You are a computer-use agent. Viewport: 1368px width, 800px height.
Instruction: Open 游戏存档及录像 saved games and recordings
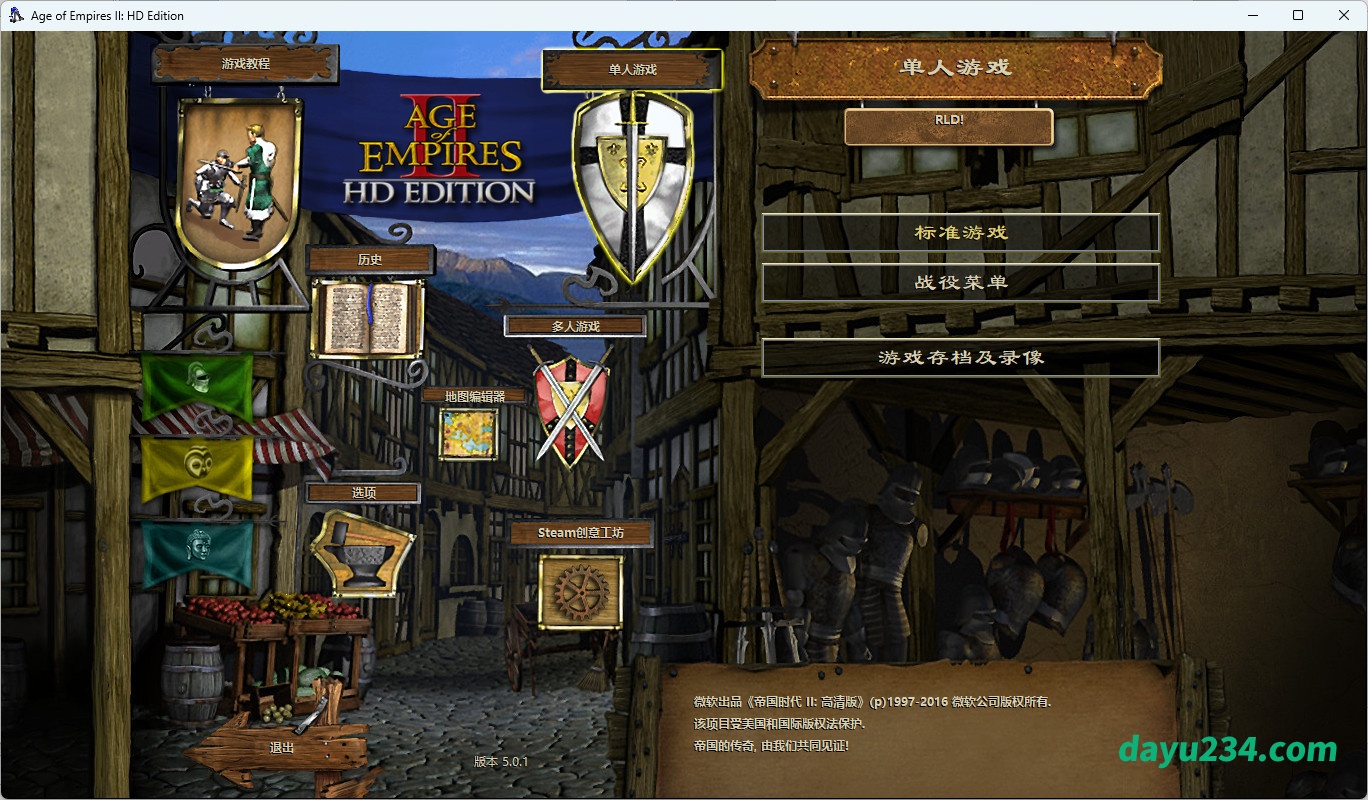point(960,358)
